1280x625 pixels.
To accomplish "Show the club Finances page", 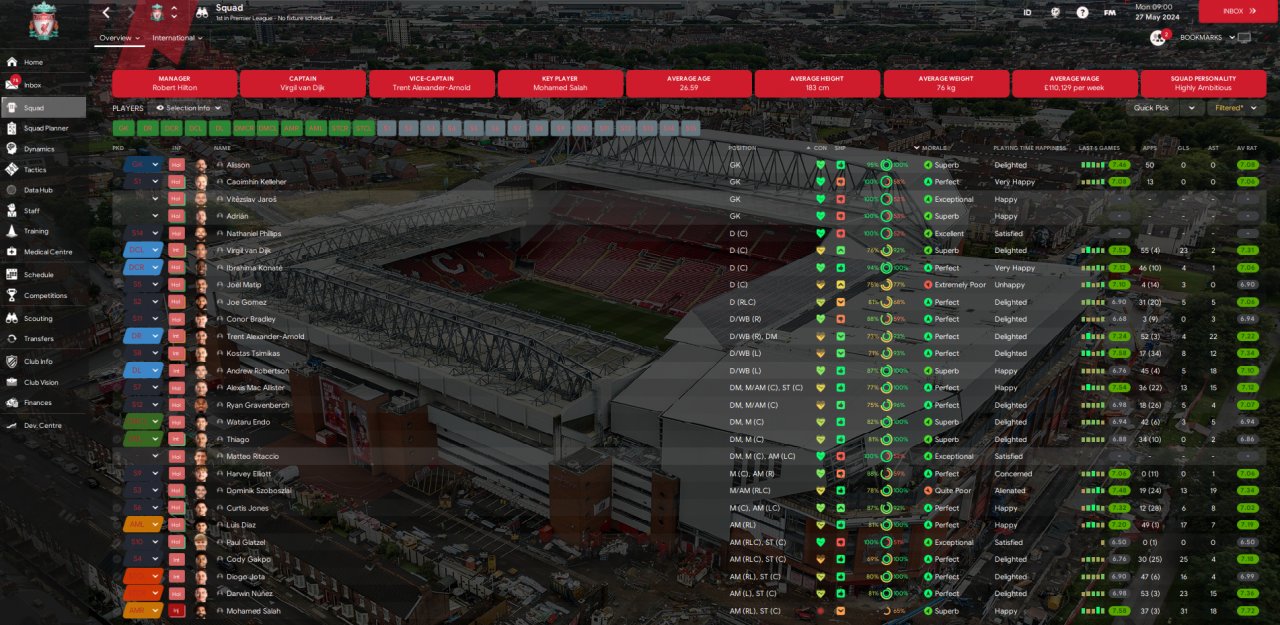I will click(x=38, y=403).
